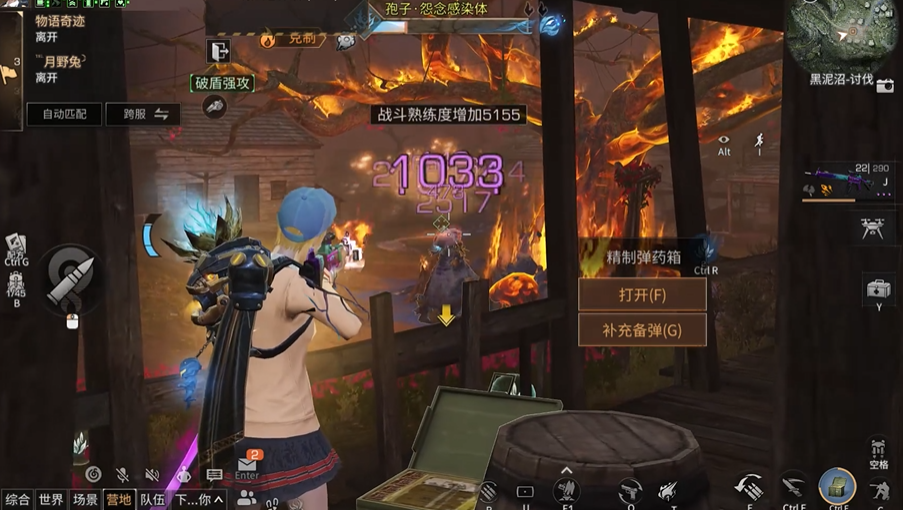This screenshot has width=903, height=510.
Task: Open the mail envelope with 2 notifications
Action: pyautogui.click(x=247, y=465)
